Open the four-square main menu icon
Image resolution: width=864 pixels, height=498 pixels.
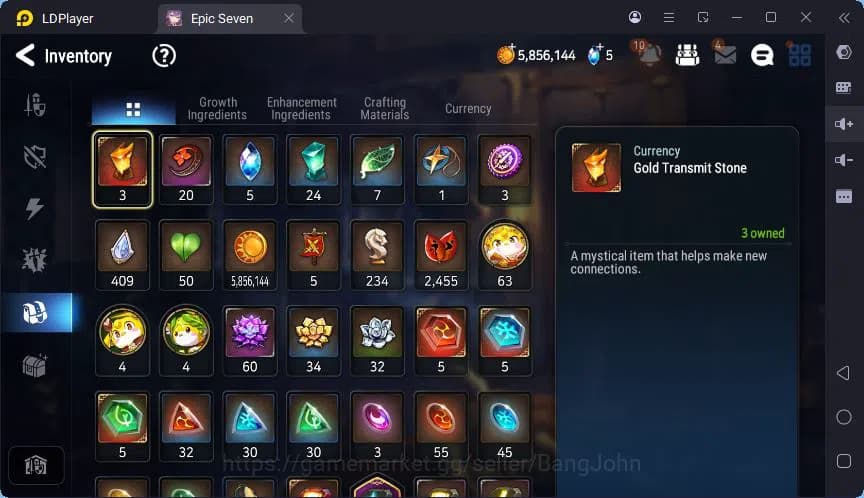point(800,56)
